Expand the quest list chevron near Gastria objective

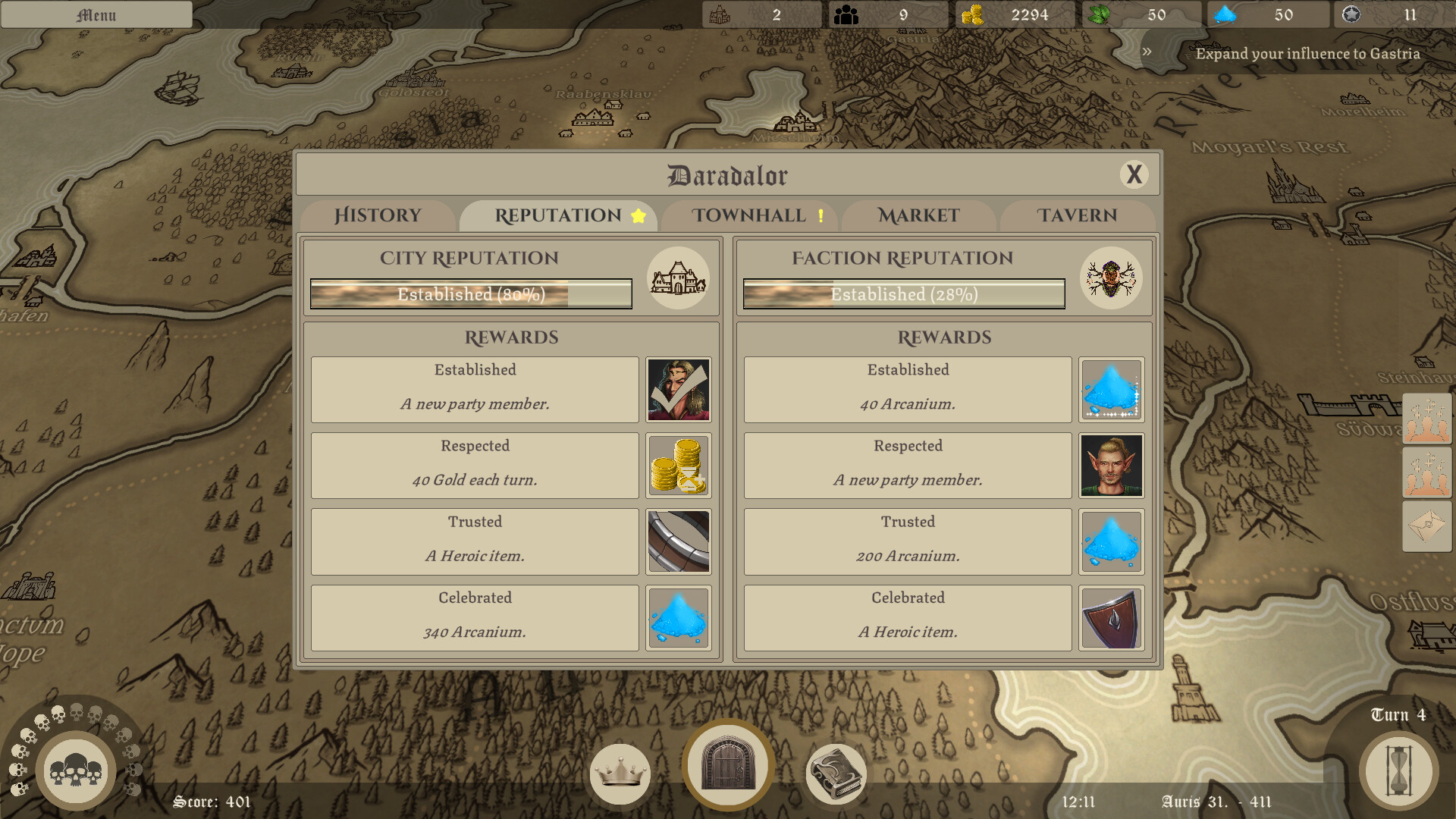point(1146,53)
